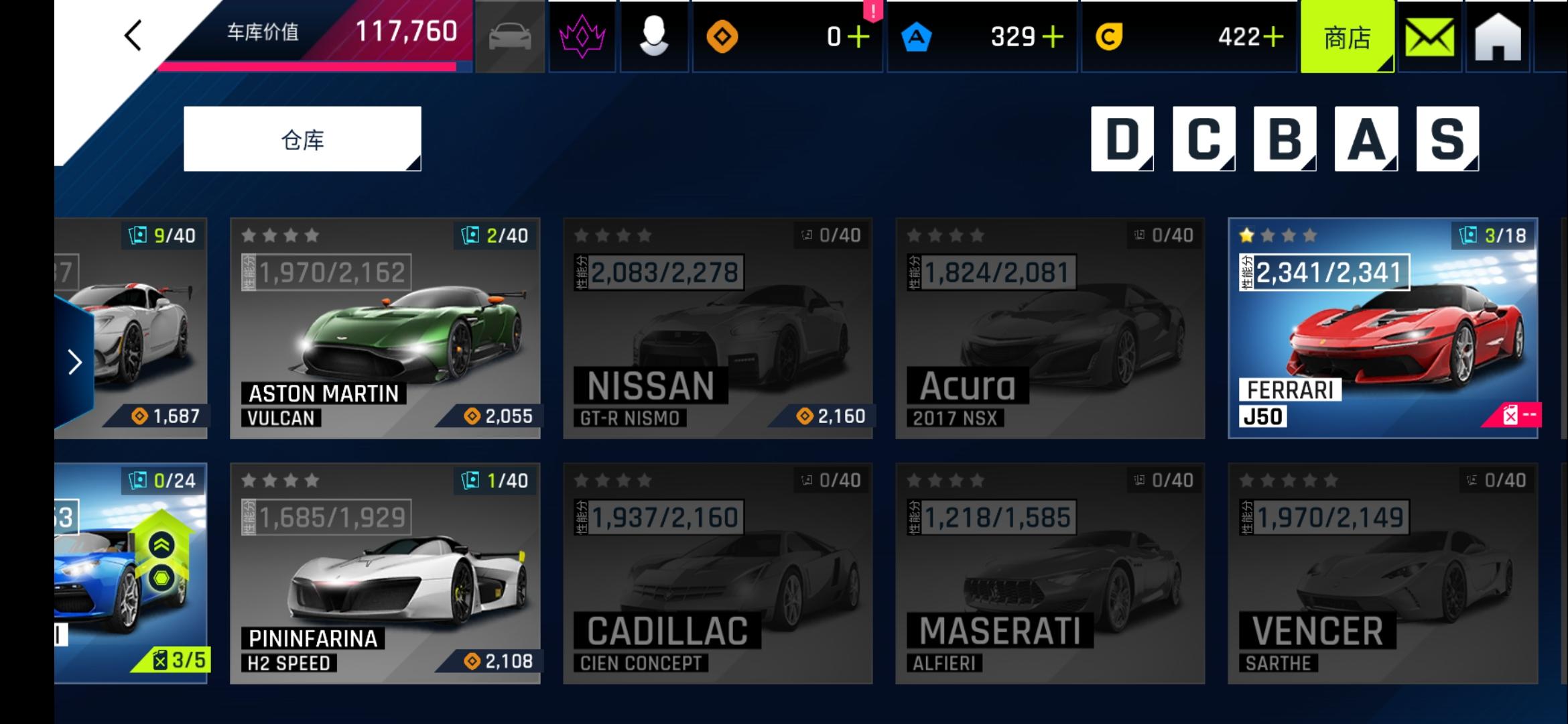Switch to the S class tab
This screenshot has height=724, width=1568.
click(x=1447, y=137)
